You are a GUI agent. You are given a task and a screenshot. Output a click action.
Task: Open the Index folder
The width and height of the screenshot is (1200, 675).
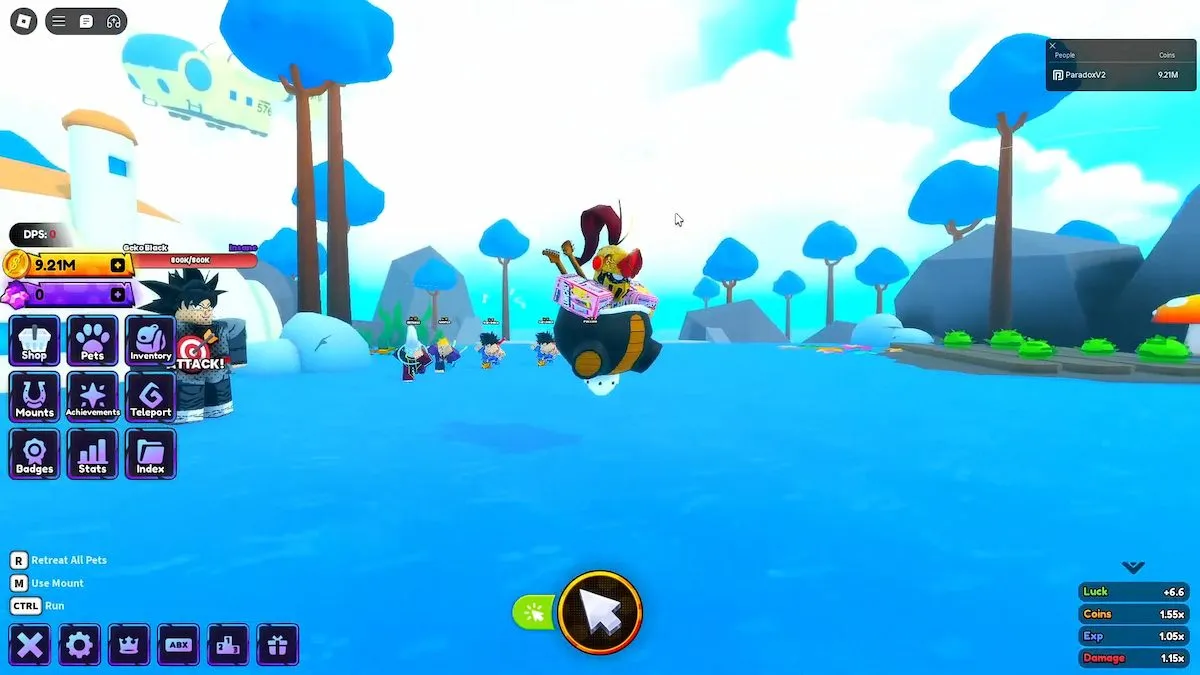click(x=150, y=454)
